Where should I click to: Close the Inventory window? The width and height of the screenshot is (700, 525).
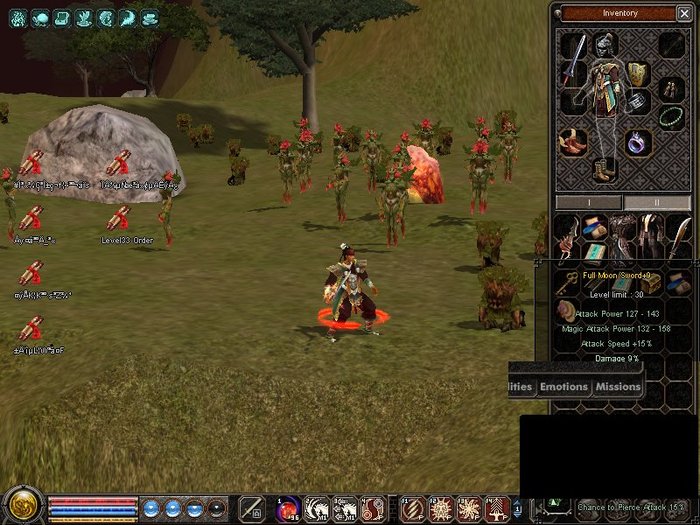click(x=684, y=13)
